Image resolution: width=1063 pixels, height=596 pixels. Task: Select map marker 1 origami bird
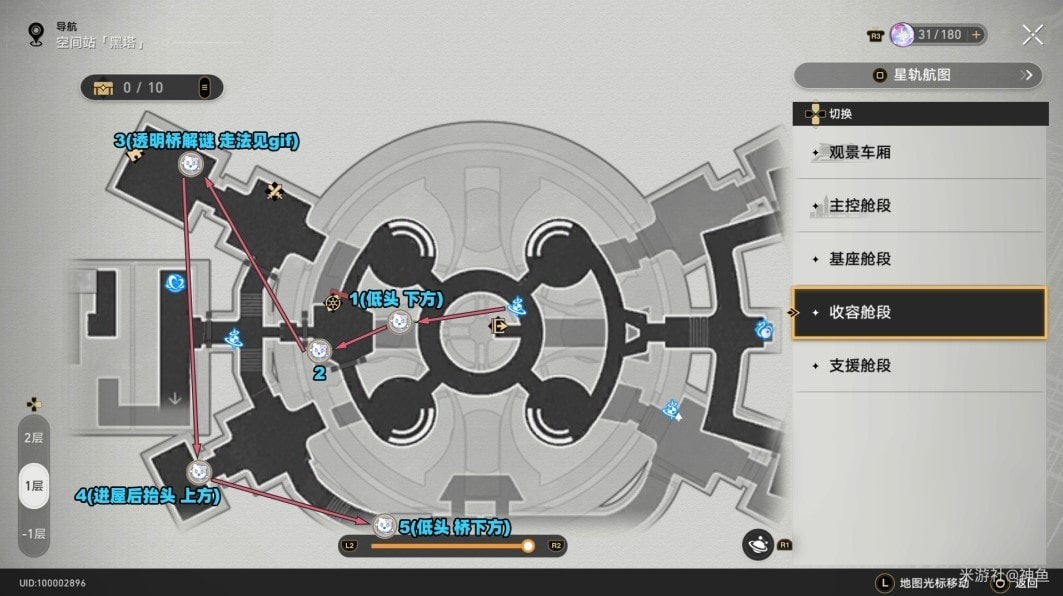pos(399,321)
